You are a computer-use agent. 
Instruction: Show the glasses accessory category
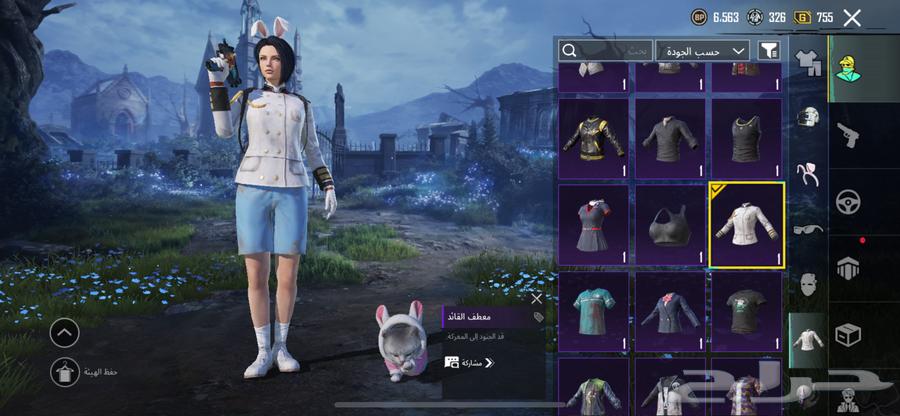tap(807, 228)
